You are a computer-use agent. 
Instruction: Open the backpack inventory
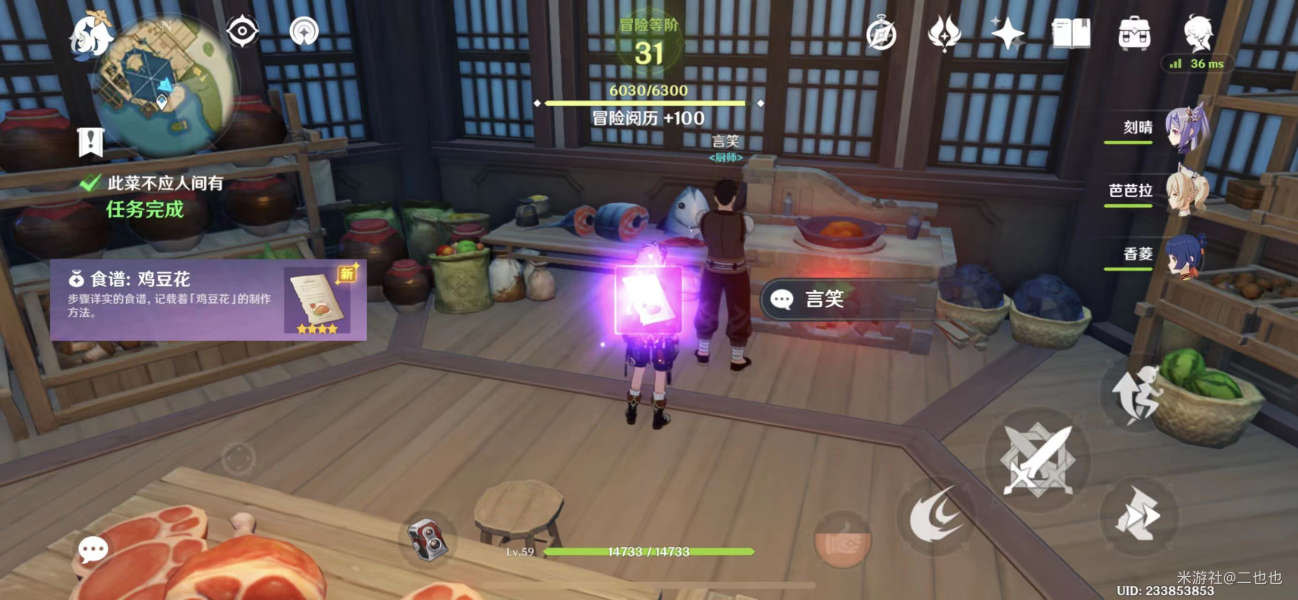[x=1134, y=33]
